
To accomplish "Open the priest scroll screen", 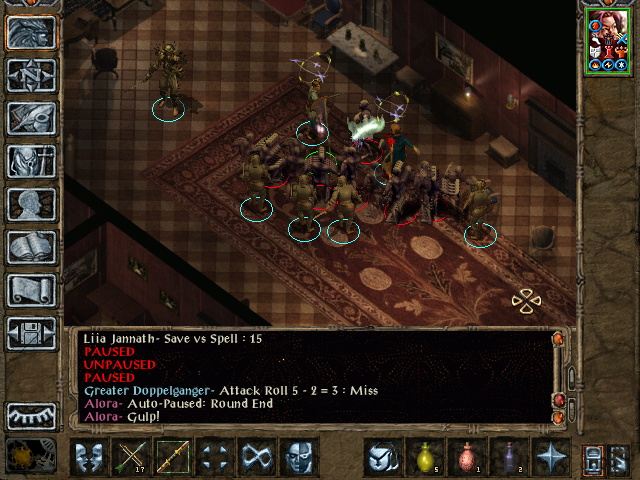I will tap(32, 289).
